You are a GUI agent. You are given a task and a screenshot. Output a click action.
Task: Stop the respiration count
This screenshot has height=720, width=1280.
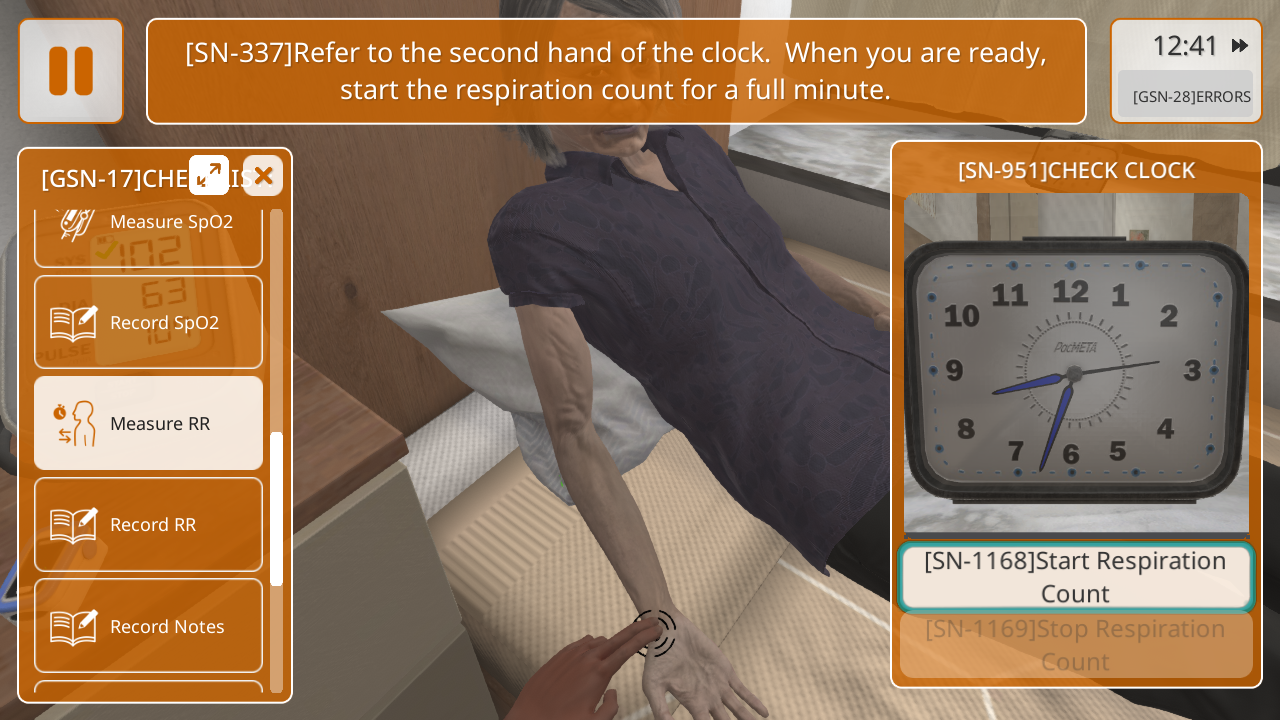(x=1076, y=645)
